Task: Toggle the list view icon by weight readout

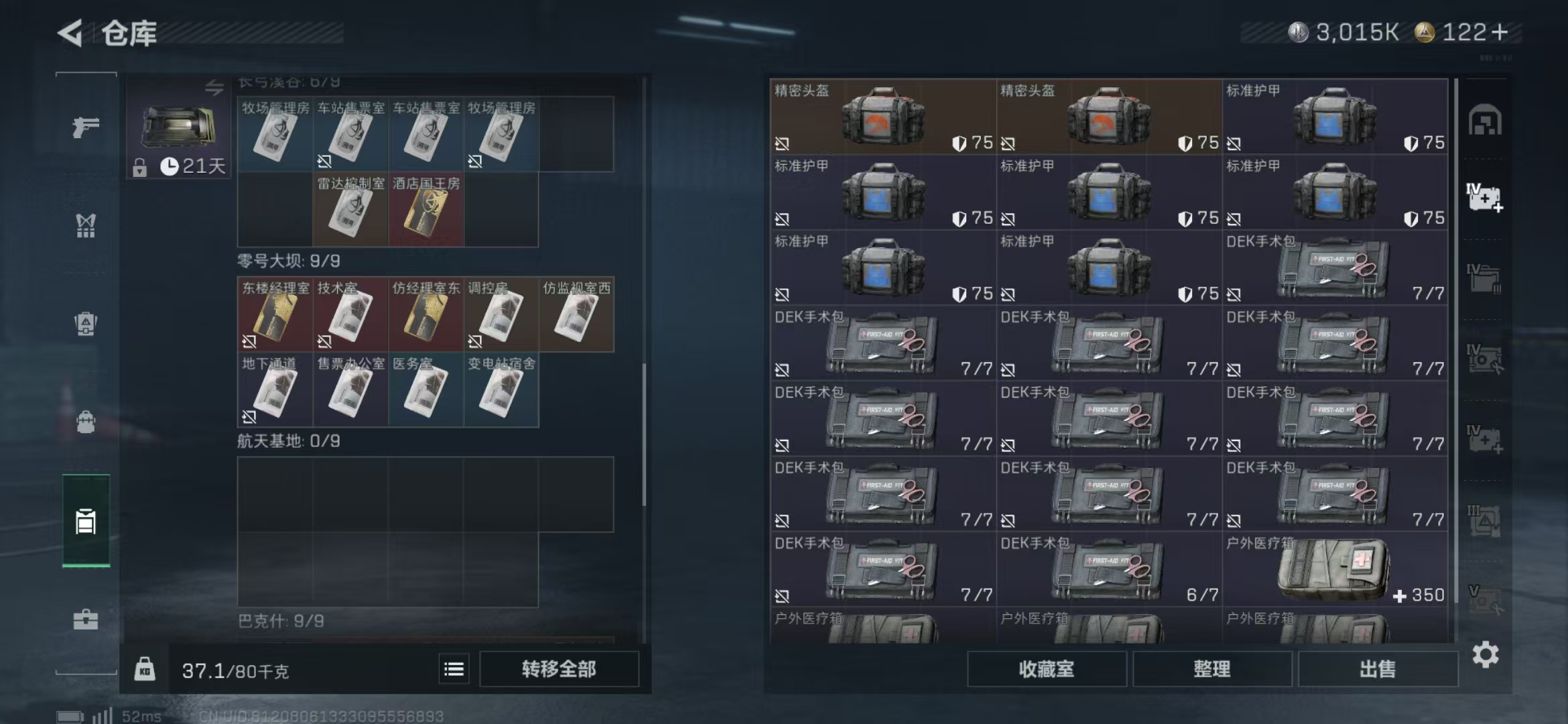Action: tap(454, 669)
